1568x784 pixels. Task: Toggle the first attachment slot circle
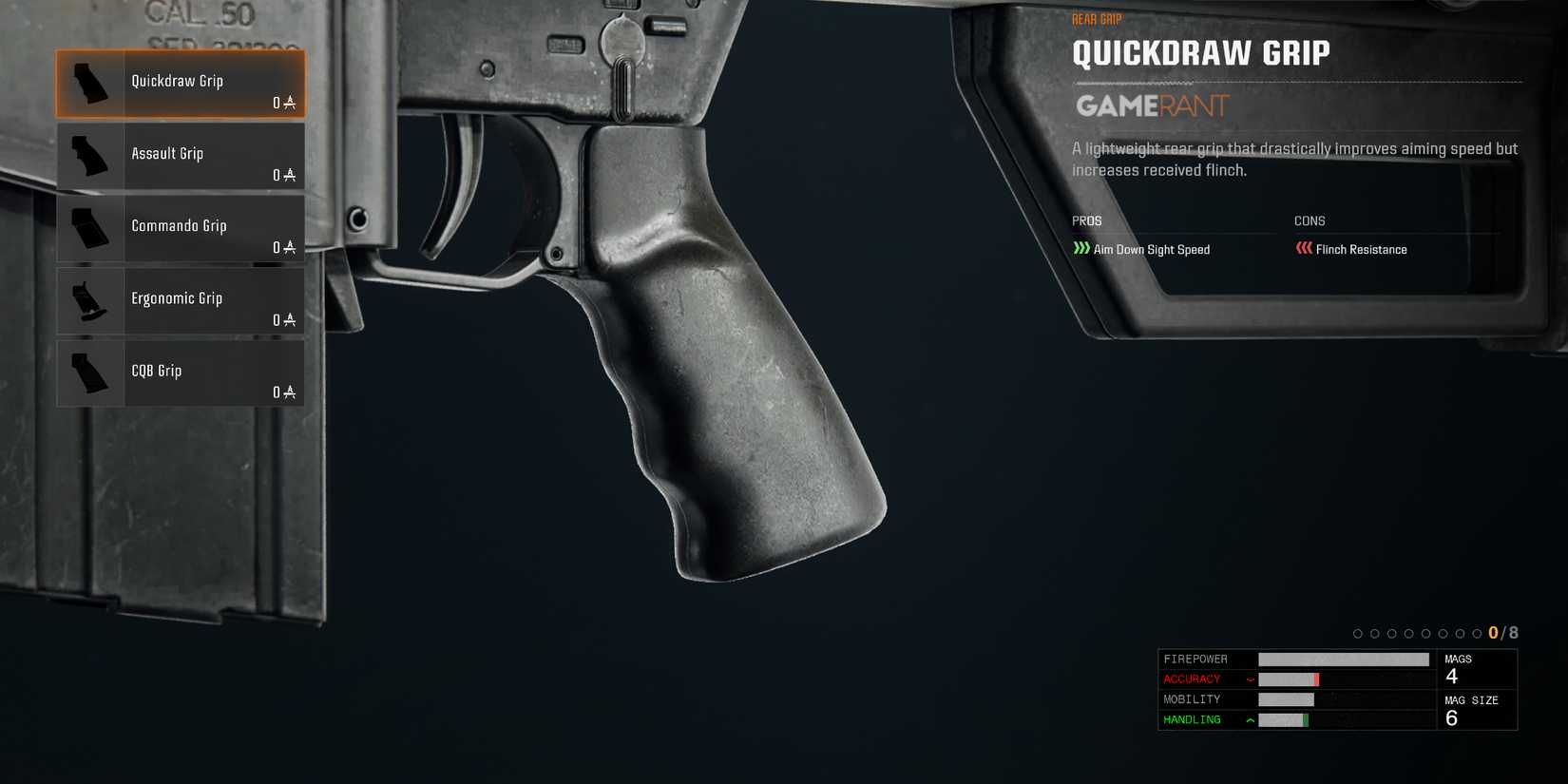point(1357,632)
